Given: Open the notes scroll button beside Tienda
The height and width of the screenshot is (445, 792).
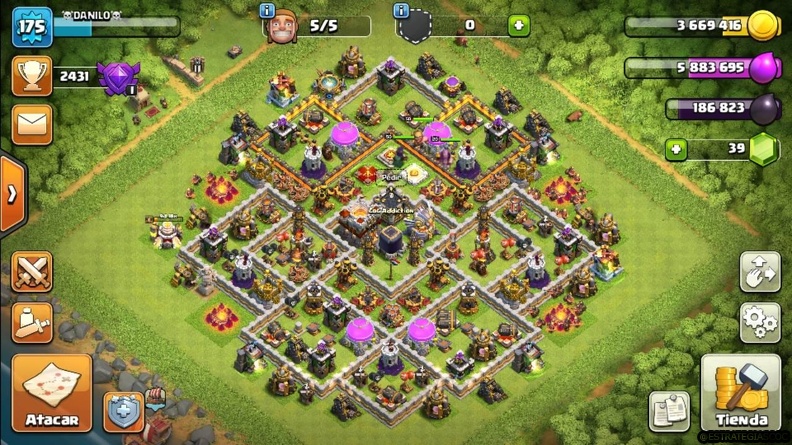Looking at the screenshot, I should coord(669,410).
